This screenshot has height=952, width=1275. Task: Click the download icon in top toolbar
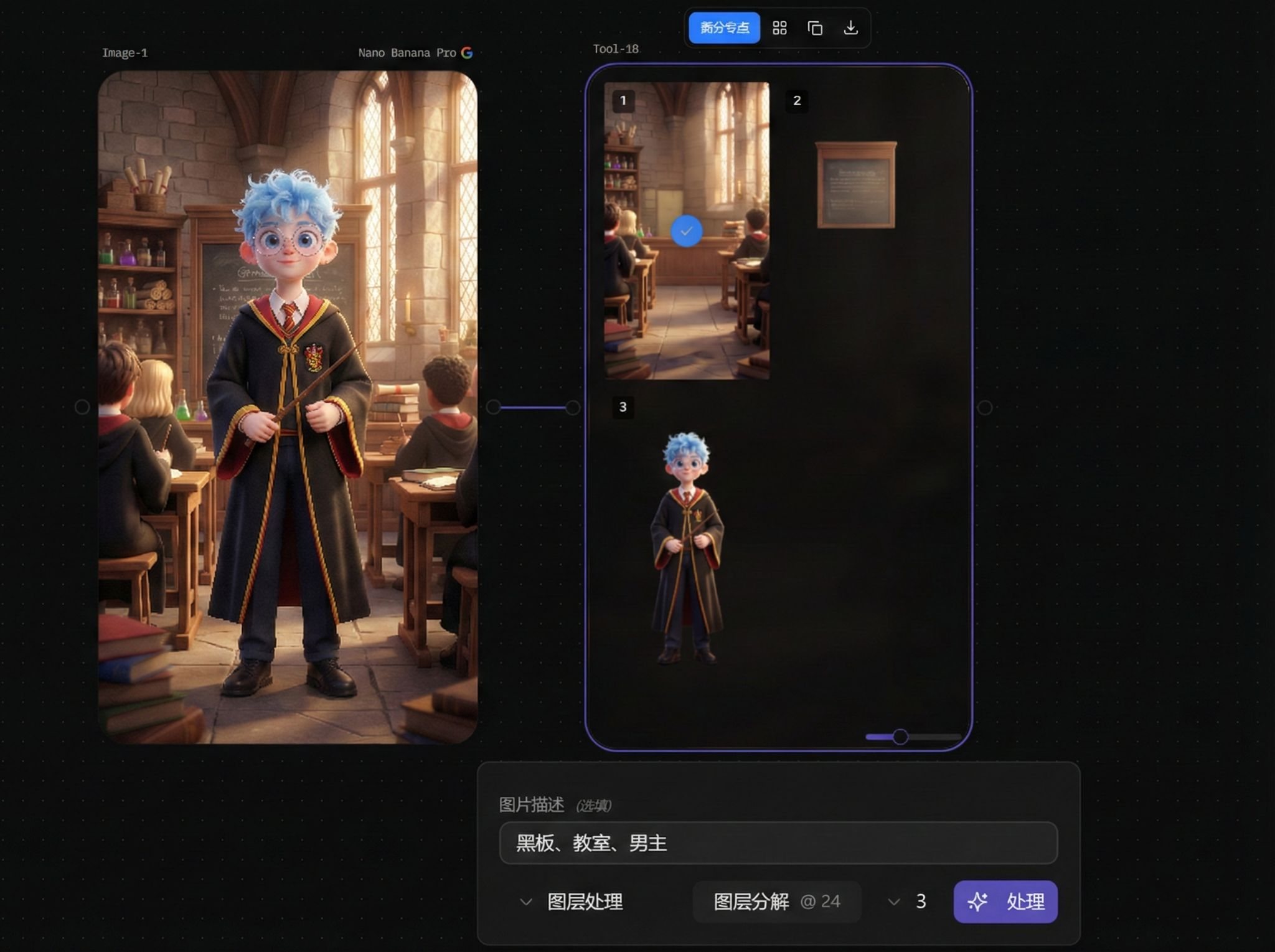tap(850, 28)
